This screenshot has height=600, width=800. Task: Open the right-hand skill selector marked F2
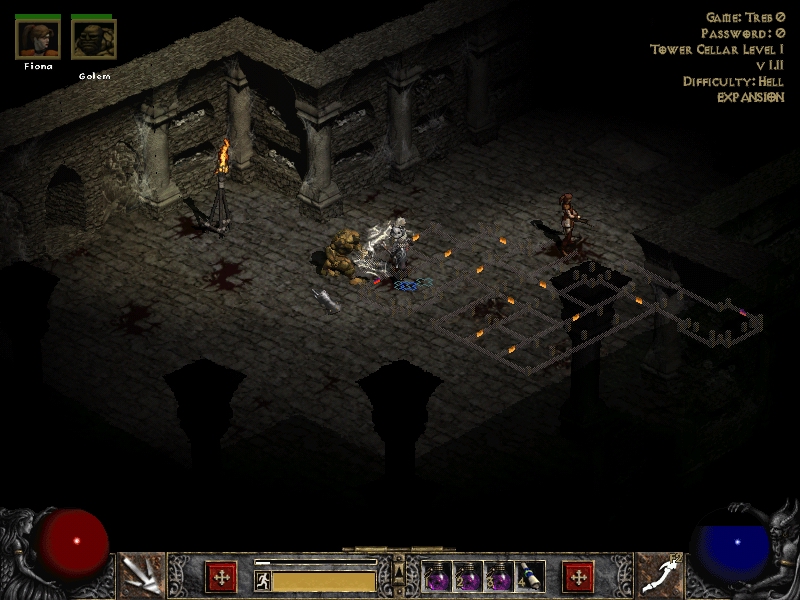[659, 575]
